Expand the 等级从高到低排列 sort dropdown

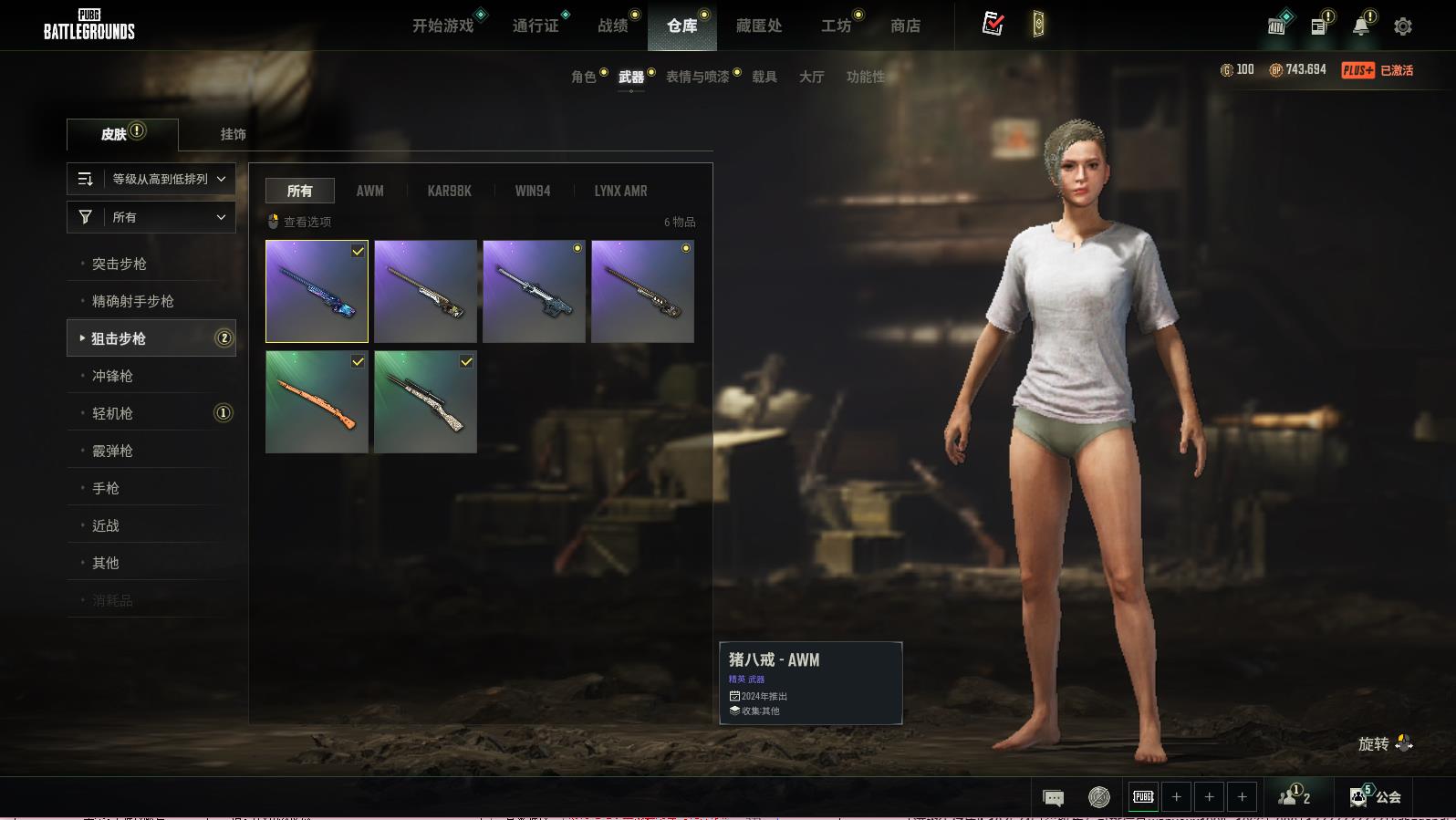point(151,179)
